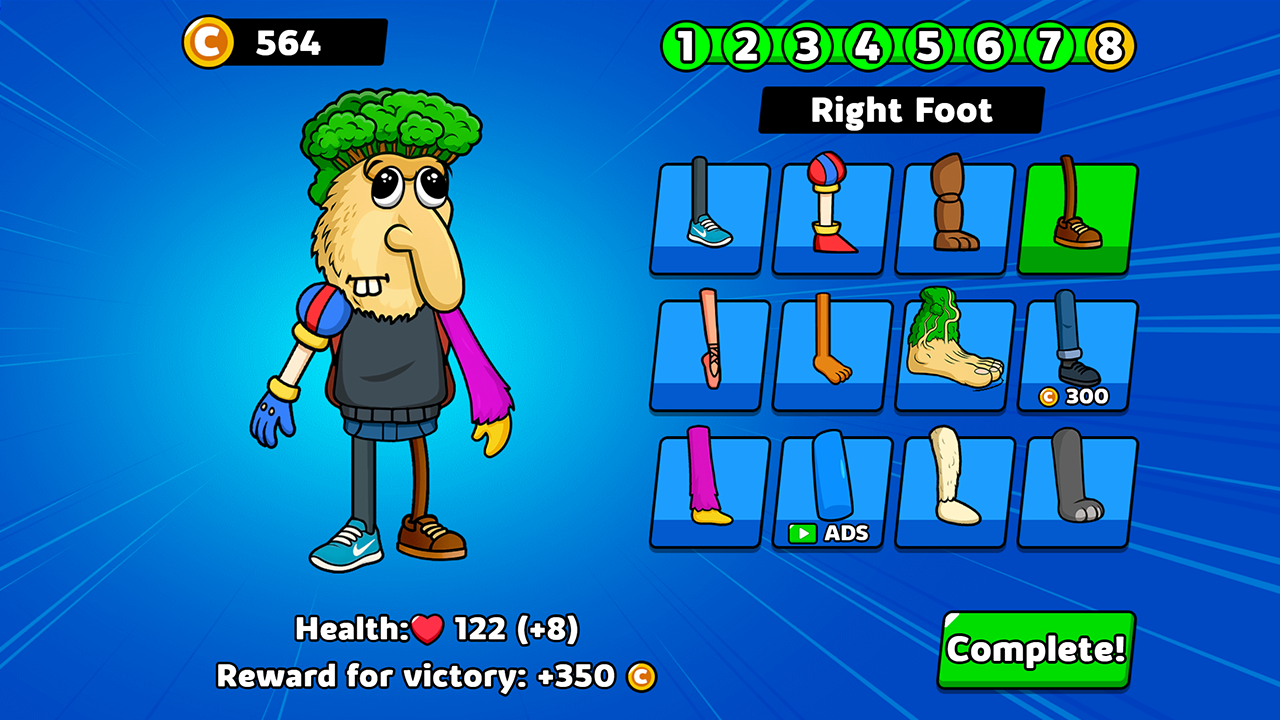Click the coin icon beside victory reward
The height and width of the screenshot is (720, 1280).
(x=637, y=677)
